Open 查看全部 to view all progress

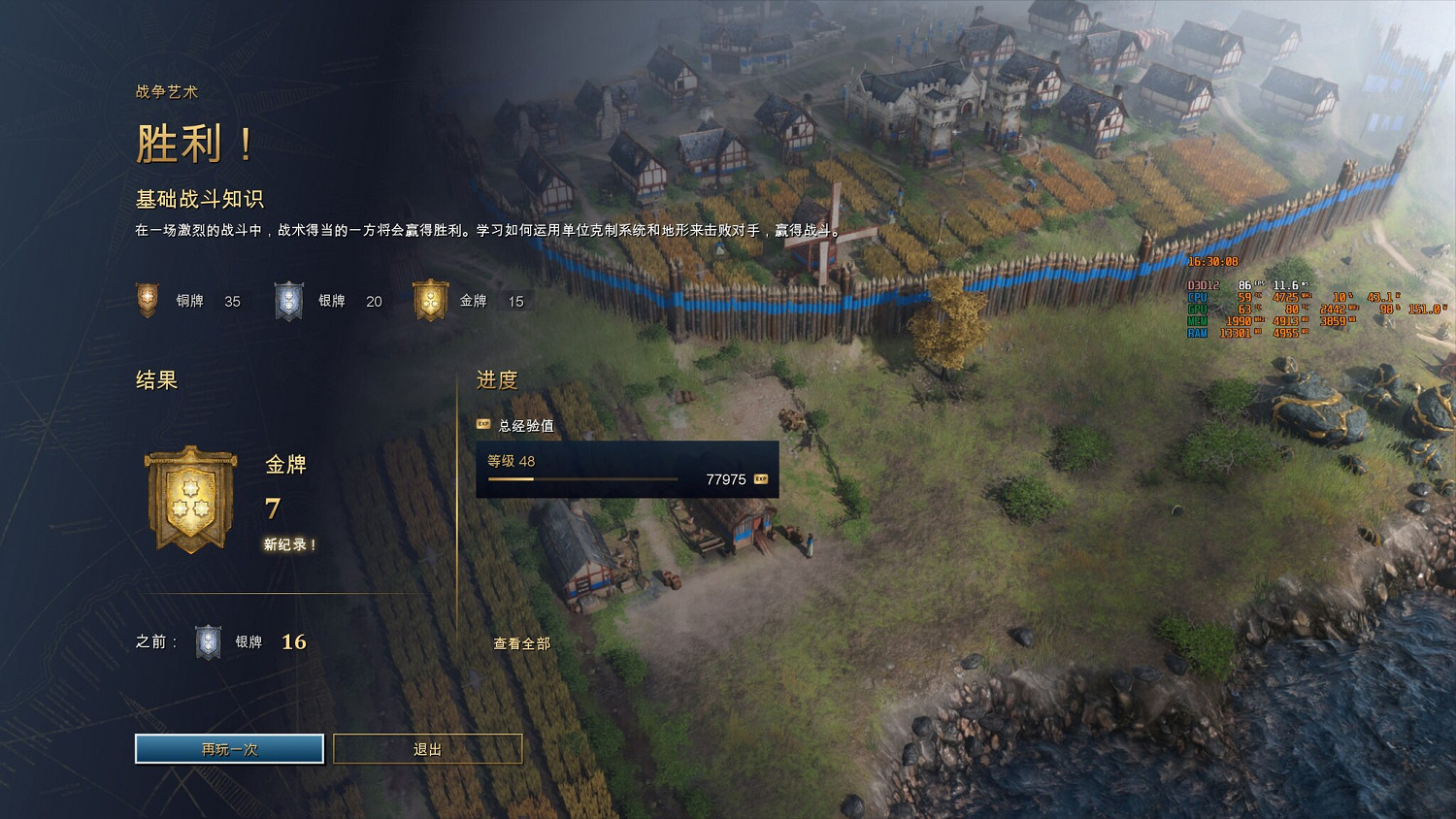click(521, 642)
